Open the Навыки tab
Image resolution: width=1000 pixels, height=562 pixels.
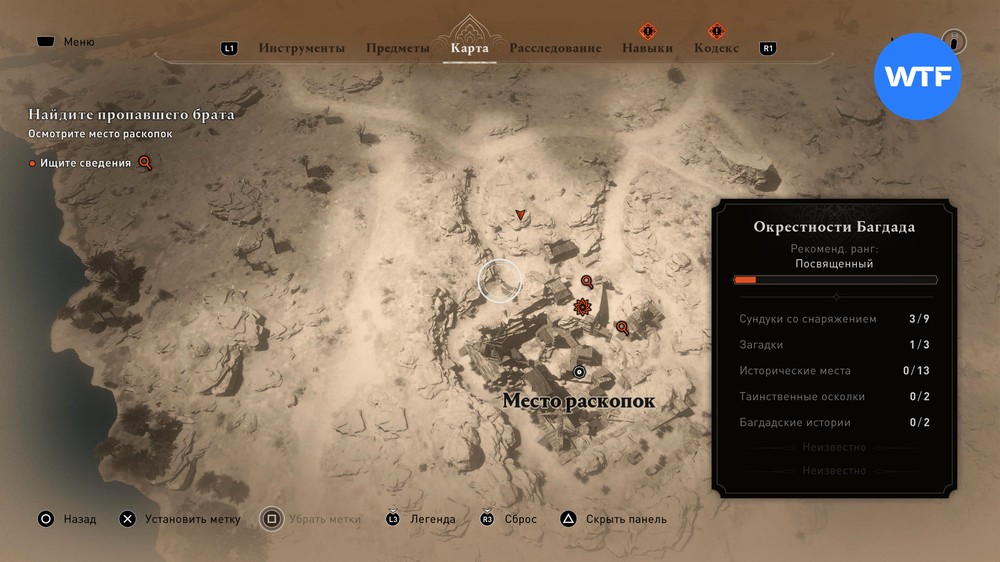(x=647, y=48)
